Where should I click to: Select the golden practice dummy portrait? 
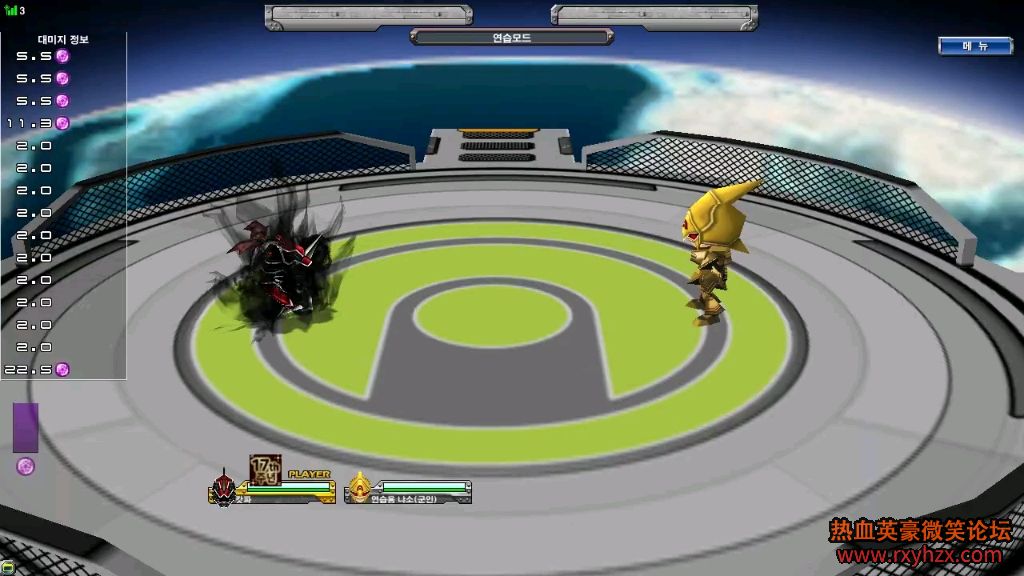click(359, 489)
